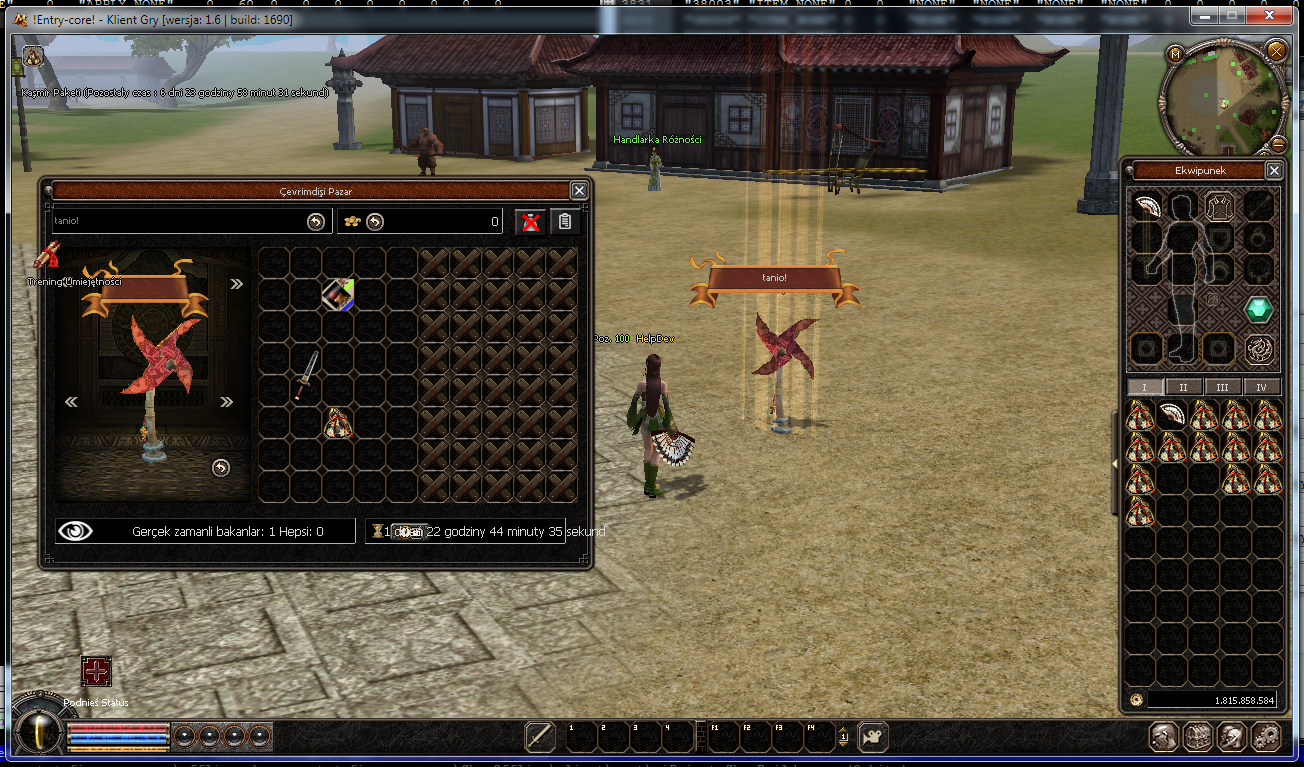Click the eye icon for live viewers
The height and width of the screenshot is (767, 1304).
click(75, 531)
